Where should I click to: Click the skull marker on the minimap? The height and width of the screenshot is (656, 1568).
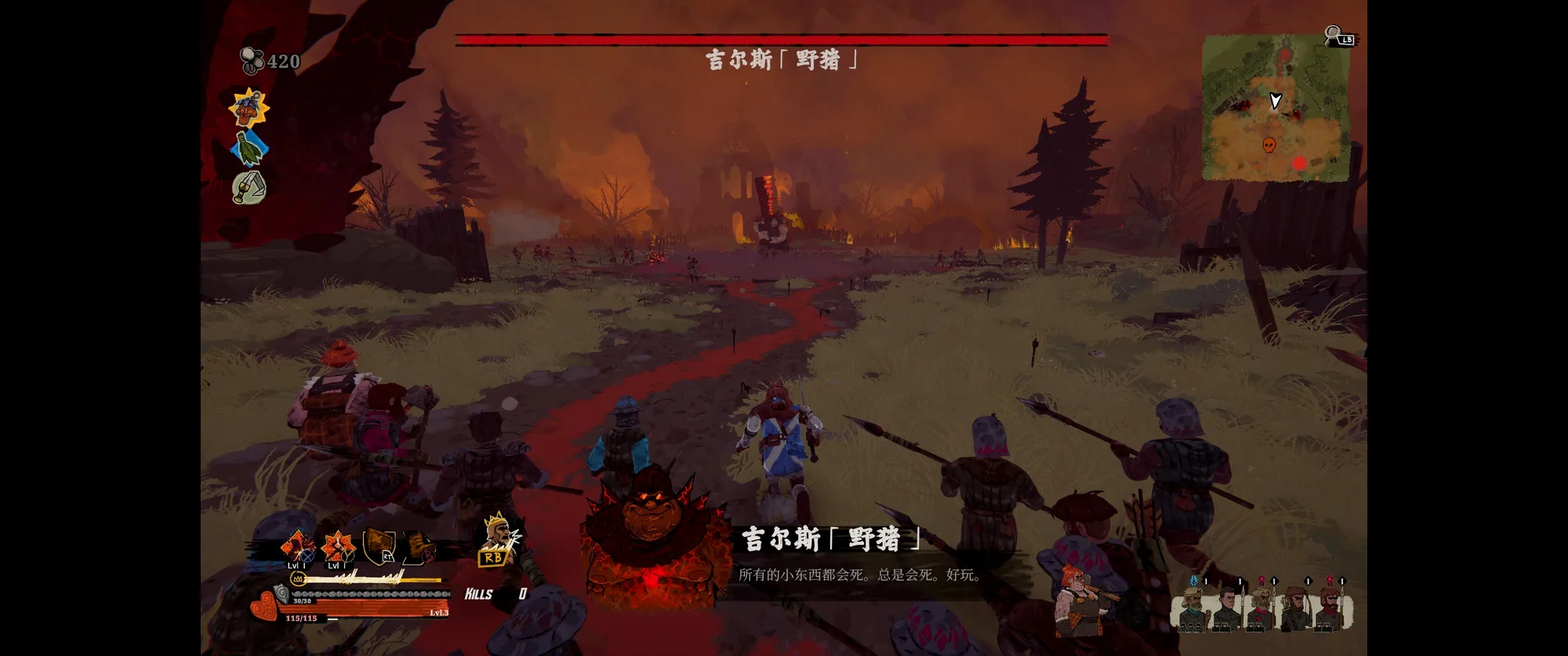(x=1269, y=145)
